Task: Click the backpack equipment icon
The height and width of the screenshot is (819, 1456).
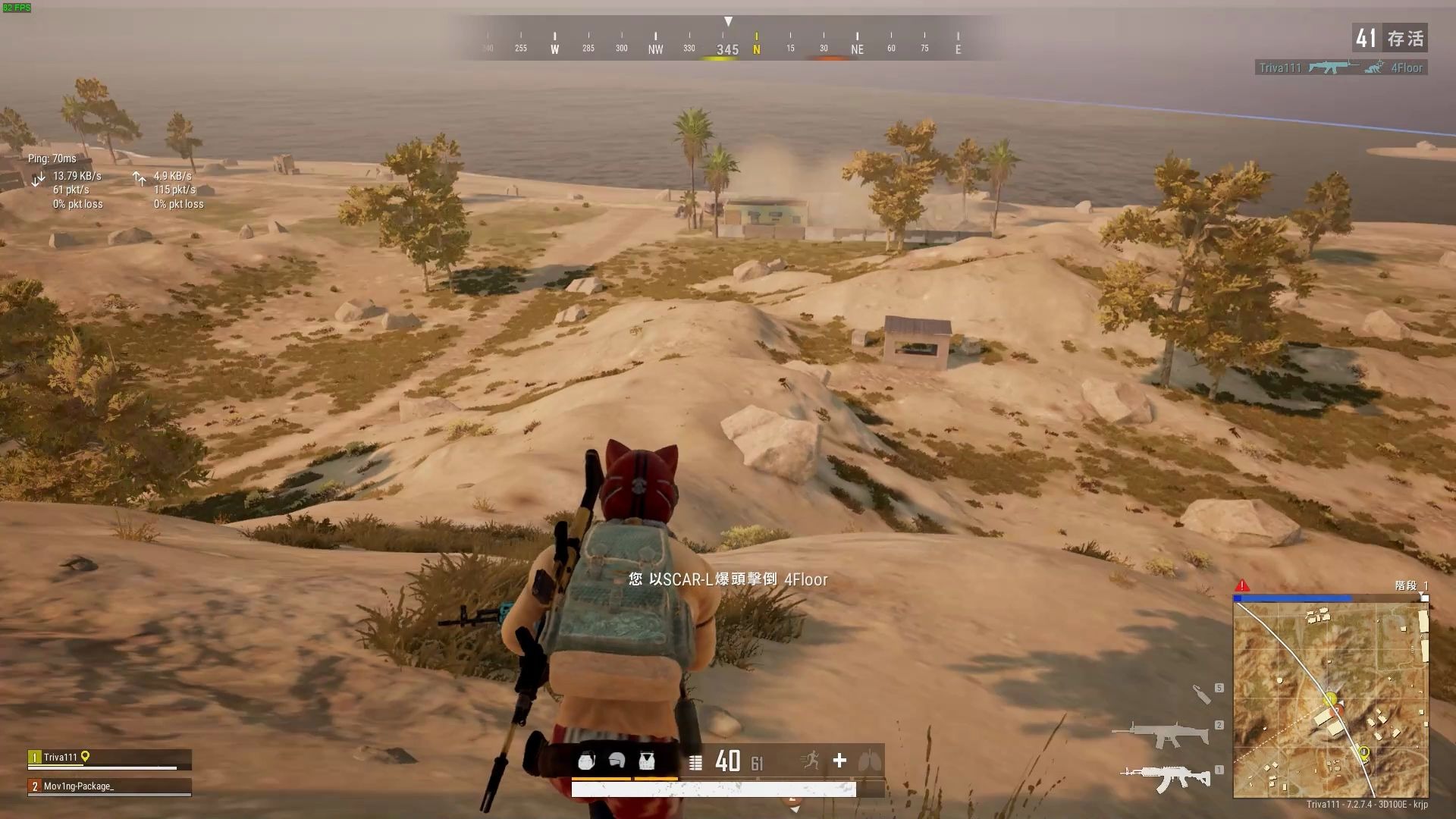Action: (586, 761)
